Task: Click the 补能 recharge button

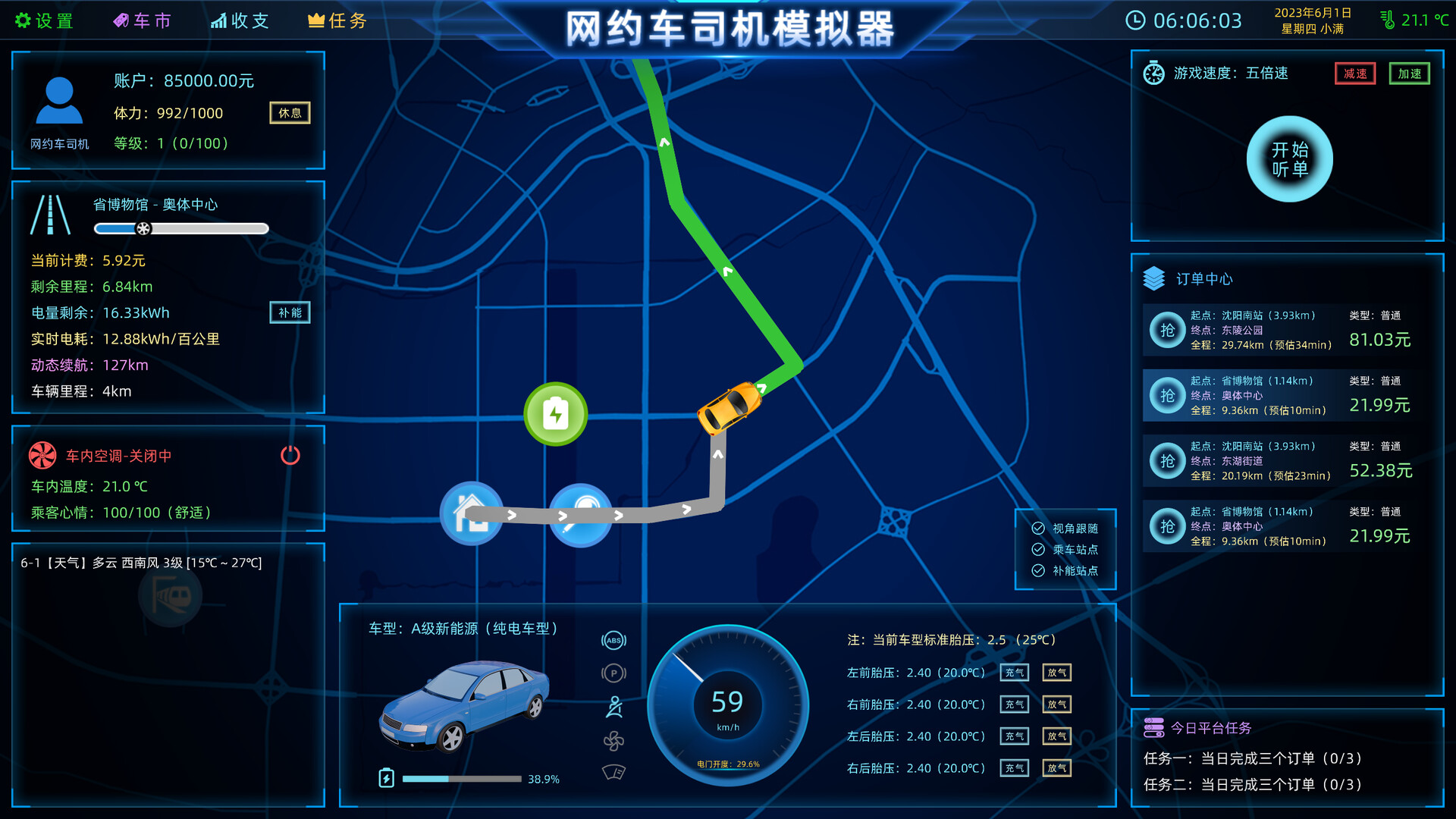Action: coord(290,312)
